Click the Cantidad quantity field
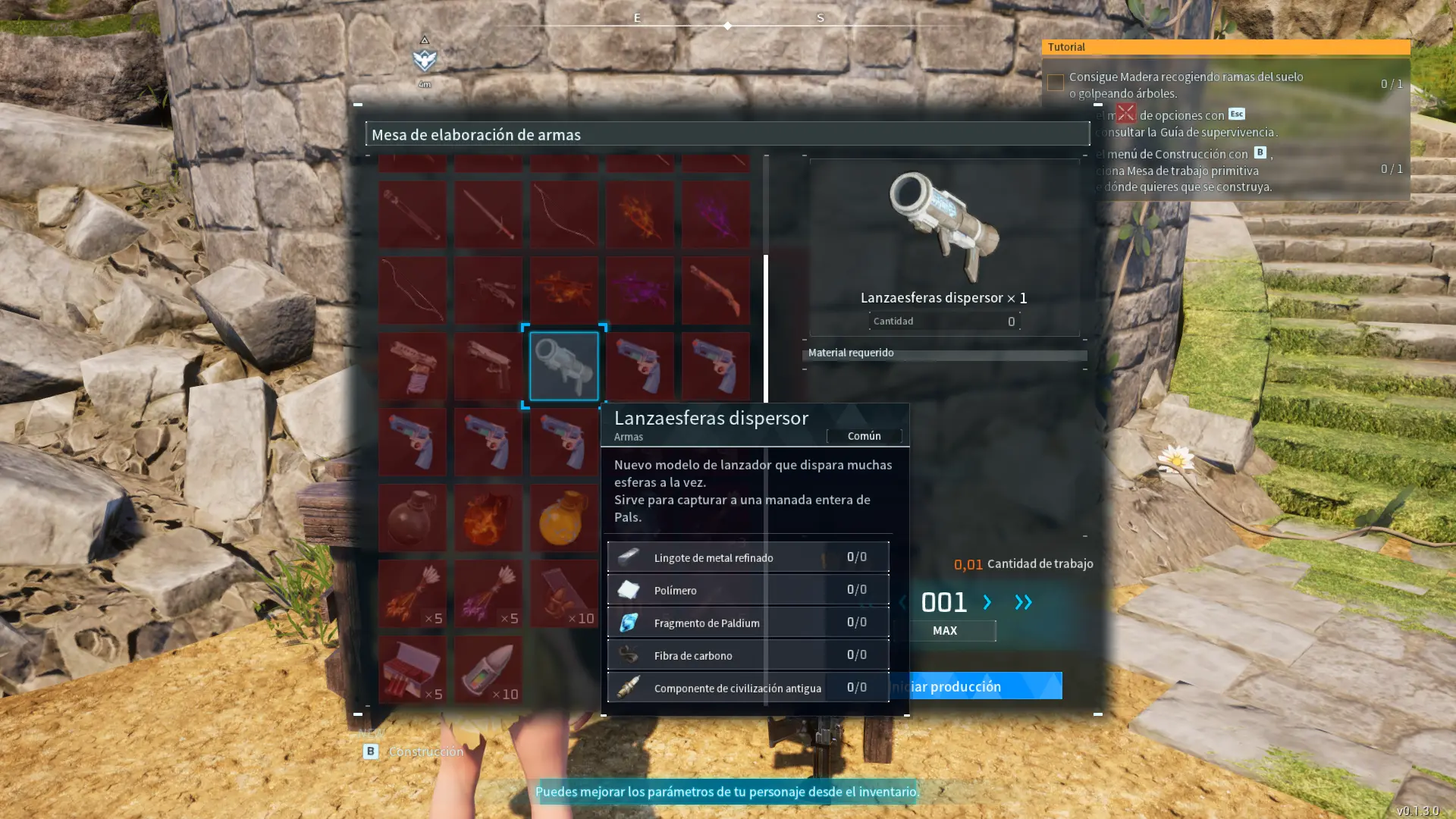 point(944,322)
